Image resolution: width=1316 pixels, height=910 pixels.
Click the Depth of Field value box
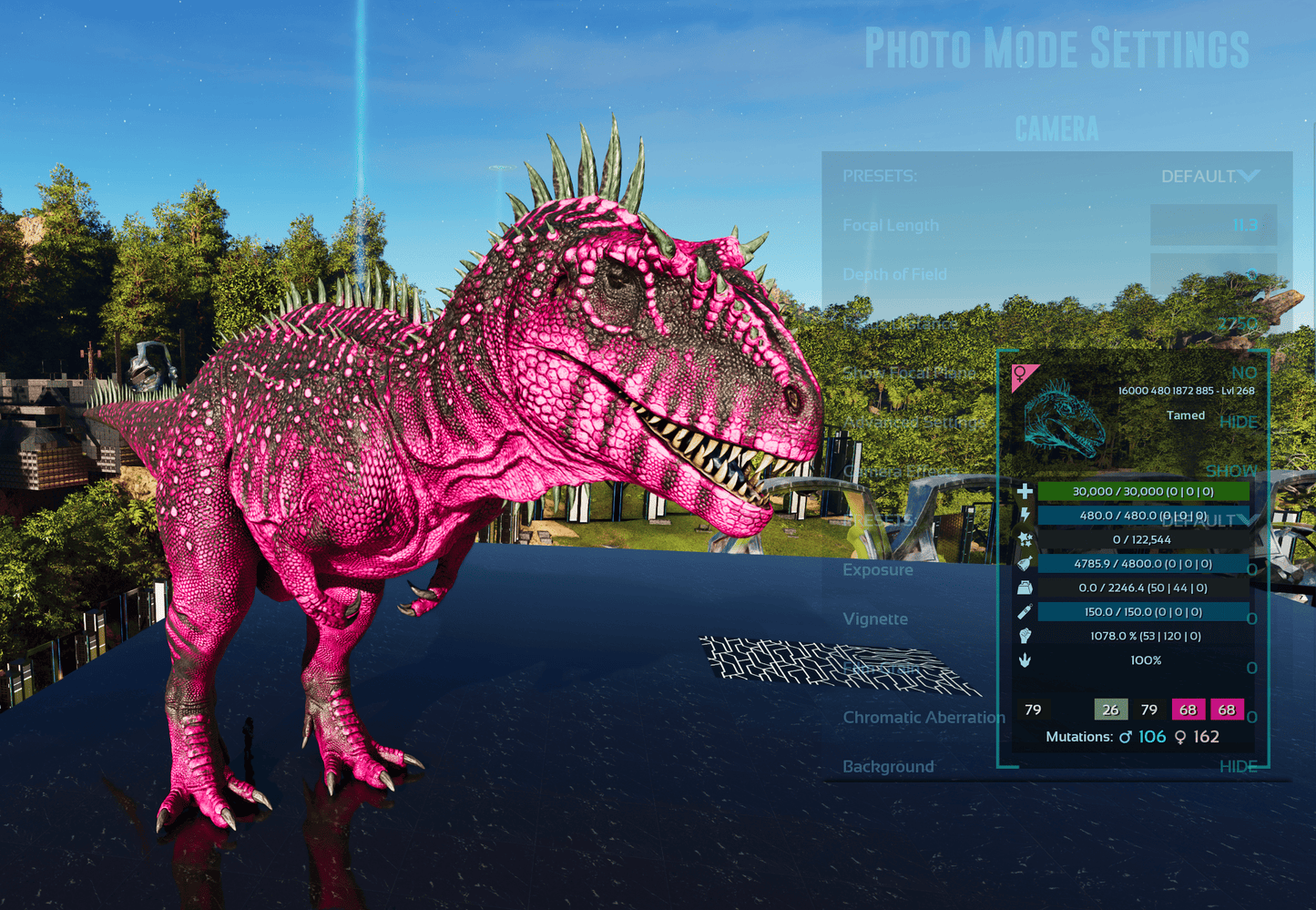1213,273
